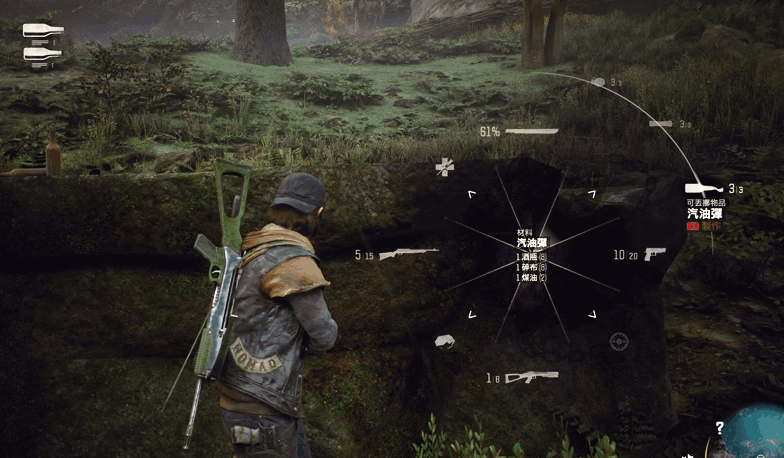The height and width of the screenshot is (458, 784).
Task: Pick the flat bar-shaped throwable in the arc
Action: pyautogui.click(x=660, y=124)
